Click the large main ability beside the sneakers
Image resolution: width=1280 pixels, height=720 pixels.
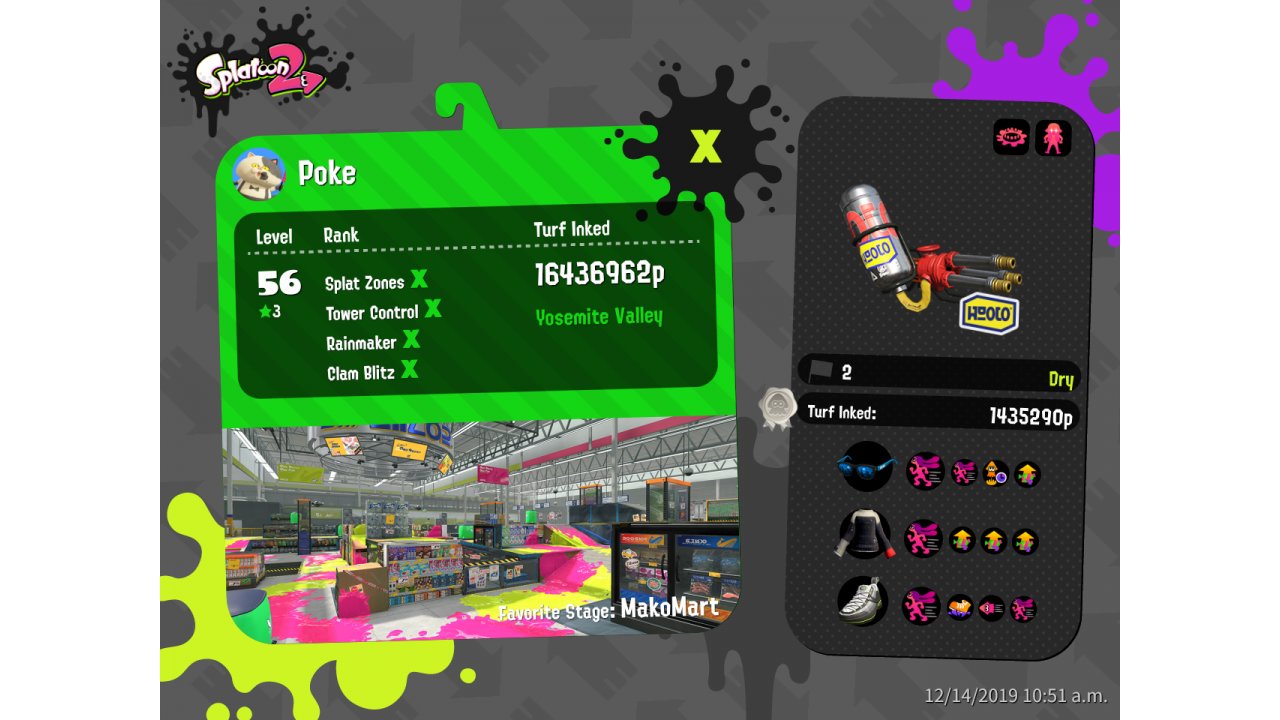pyautogui.click(x=921, y=606)
